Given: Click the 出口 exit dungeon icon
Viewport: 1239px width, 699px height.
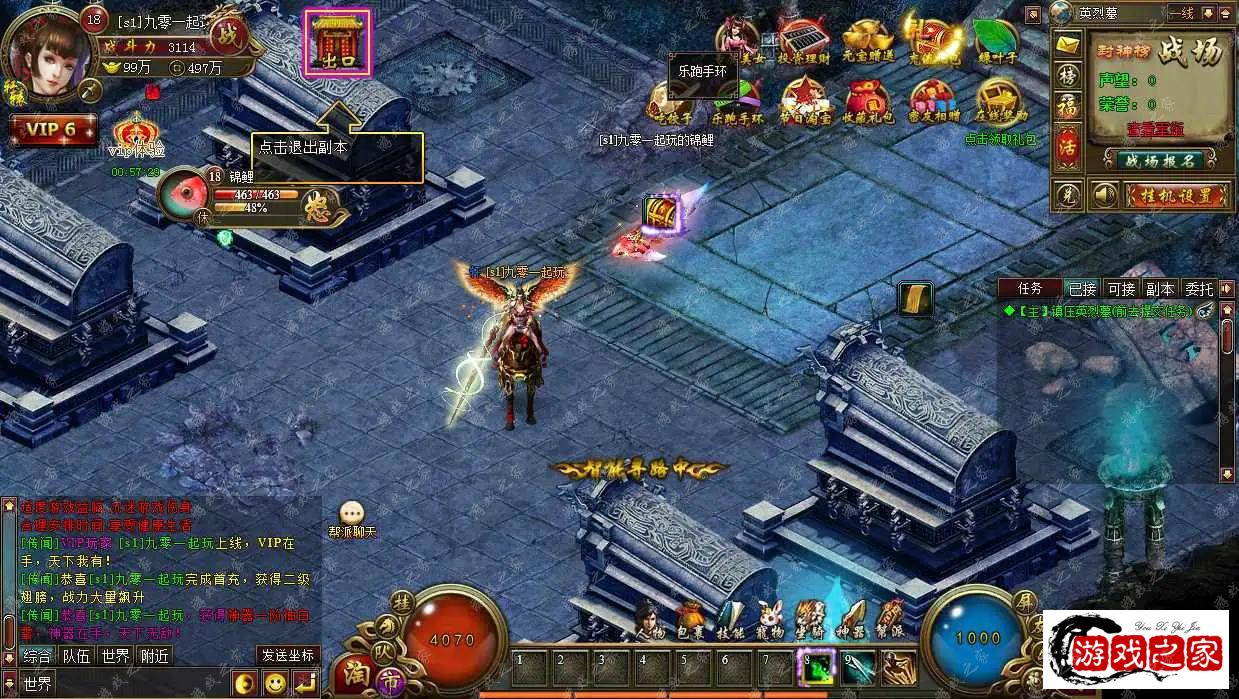Looking at the screenshot, I should [x=337, y=42].
